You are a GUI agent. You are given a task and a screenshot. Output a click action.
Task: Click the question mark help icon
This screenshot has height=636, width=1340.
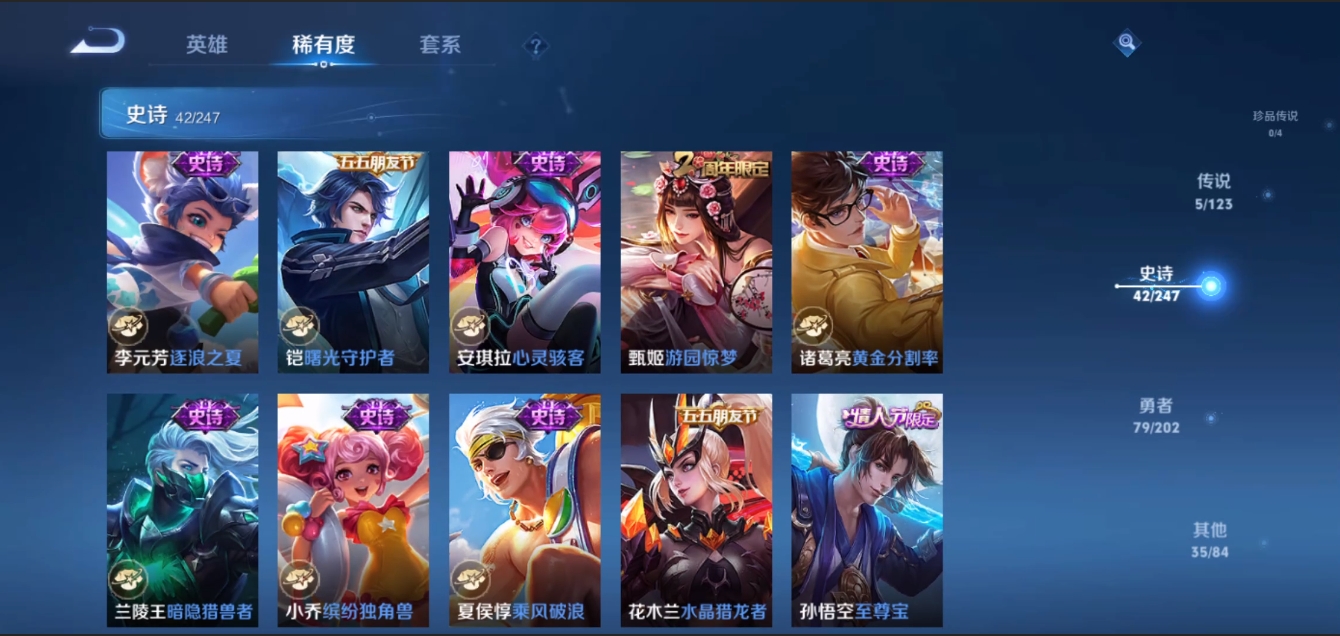pyautogui.click(x=536, y=45)
